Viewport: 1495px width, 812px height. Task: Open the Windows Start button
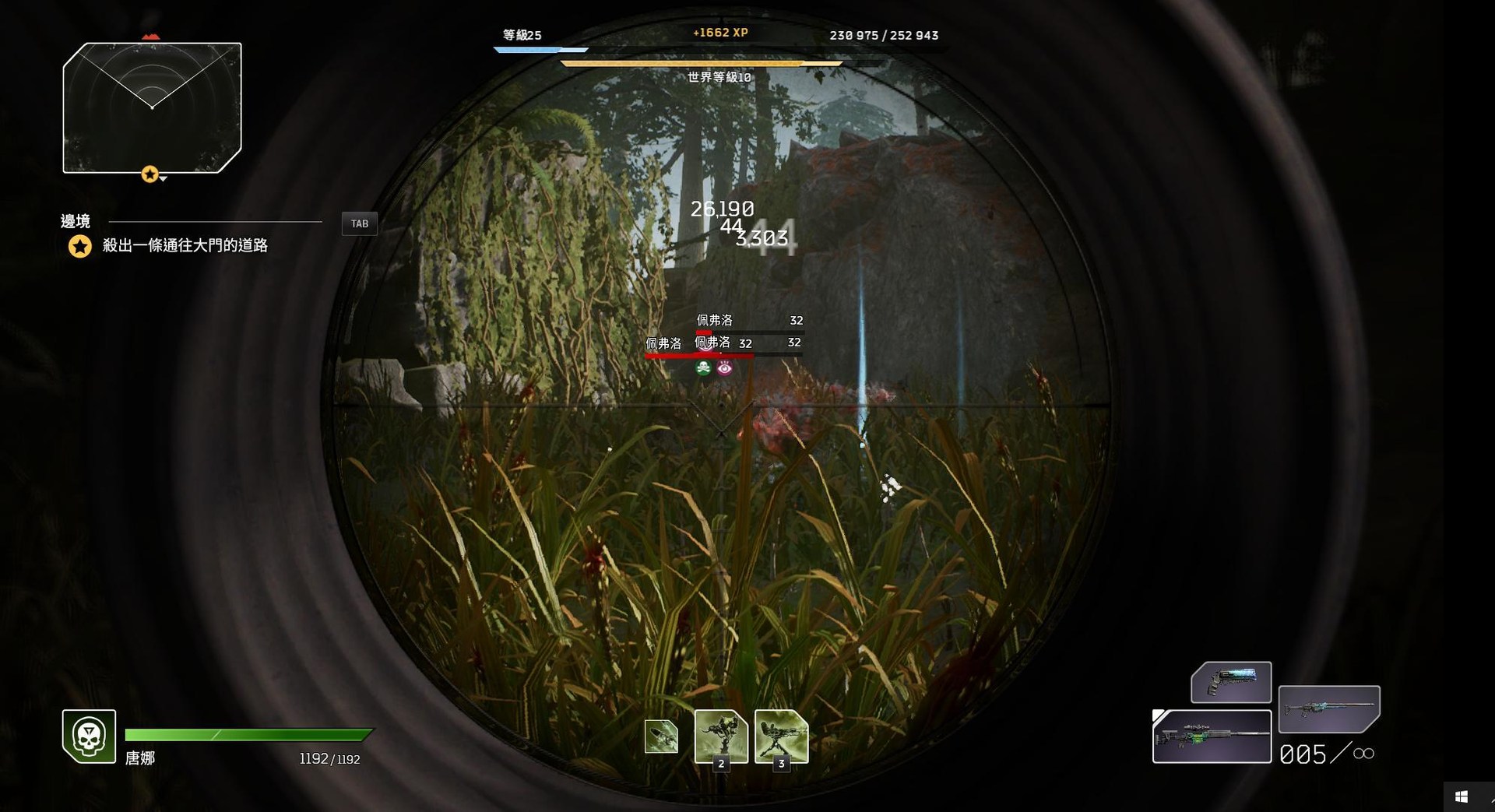pyautogui.click(x=1461, y=796)
